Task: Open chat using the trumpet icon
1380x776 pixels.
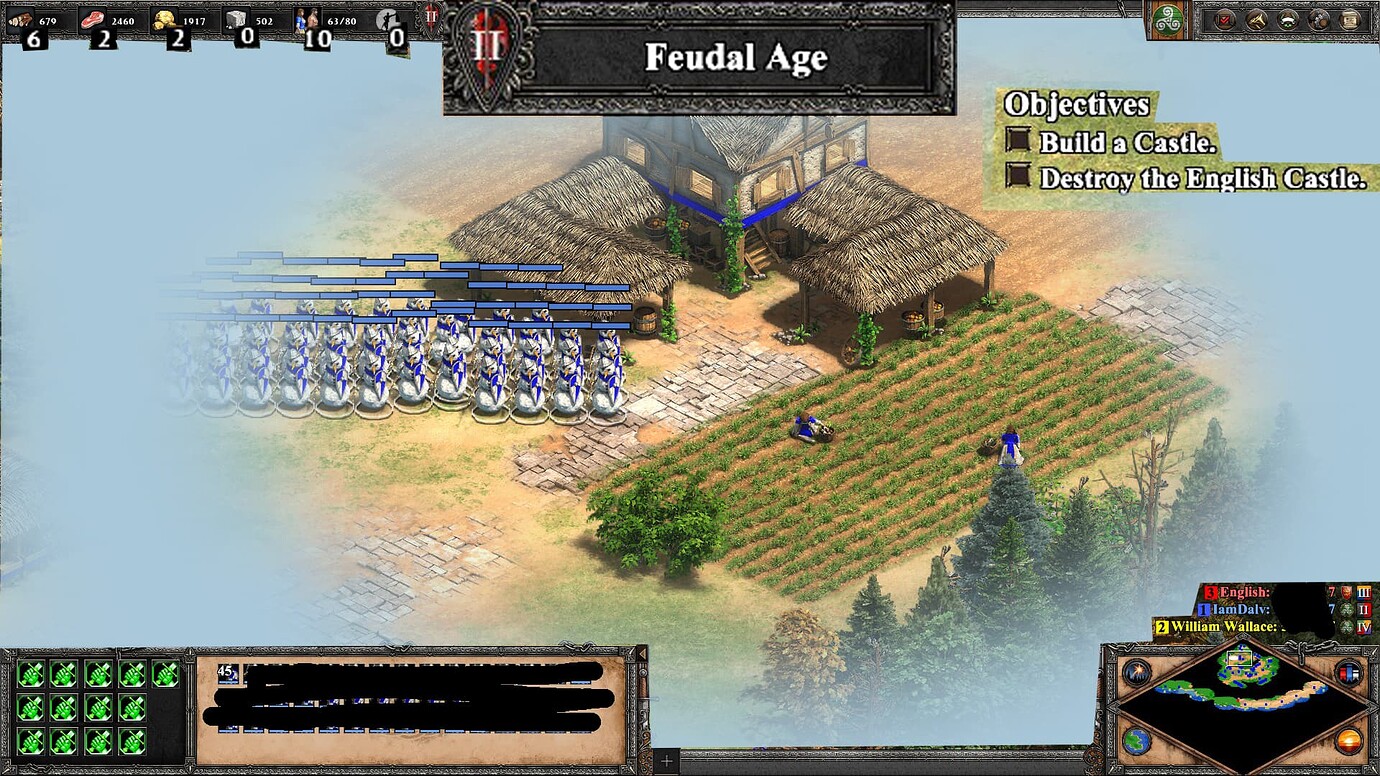Action: 1257,19
